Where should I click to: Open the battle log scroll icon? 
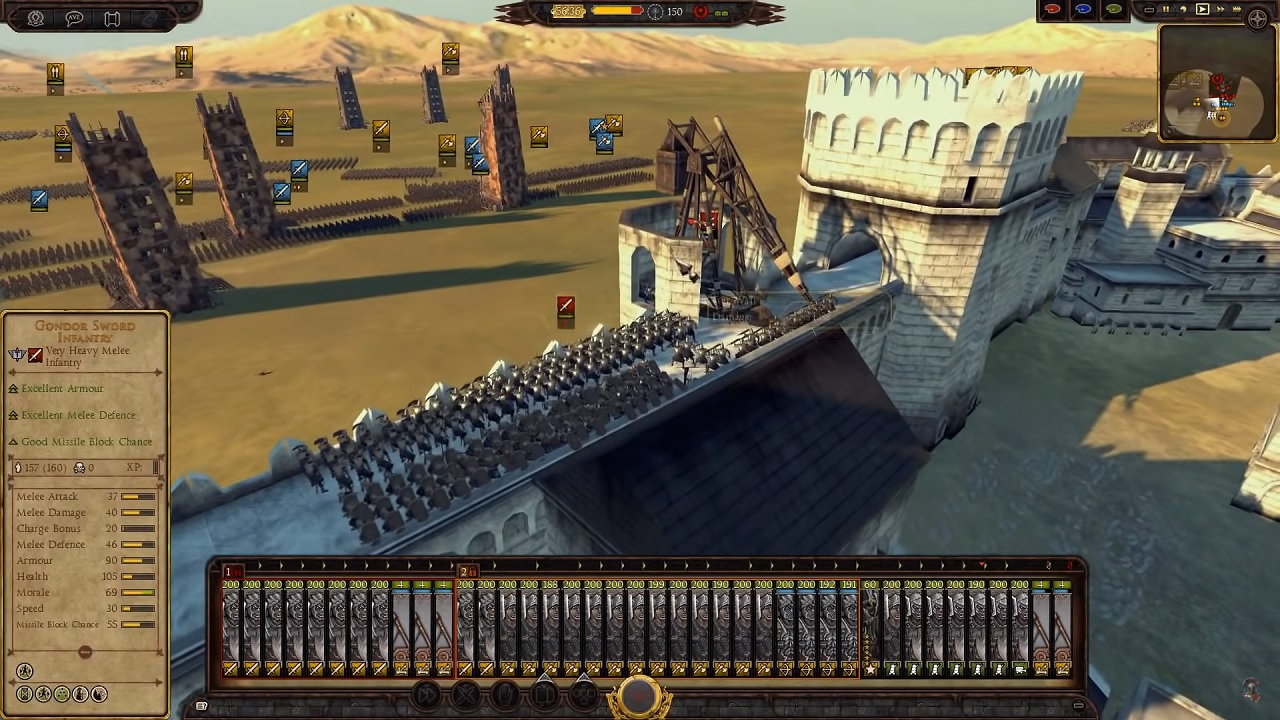click(112, 17)
